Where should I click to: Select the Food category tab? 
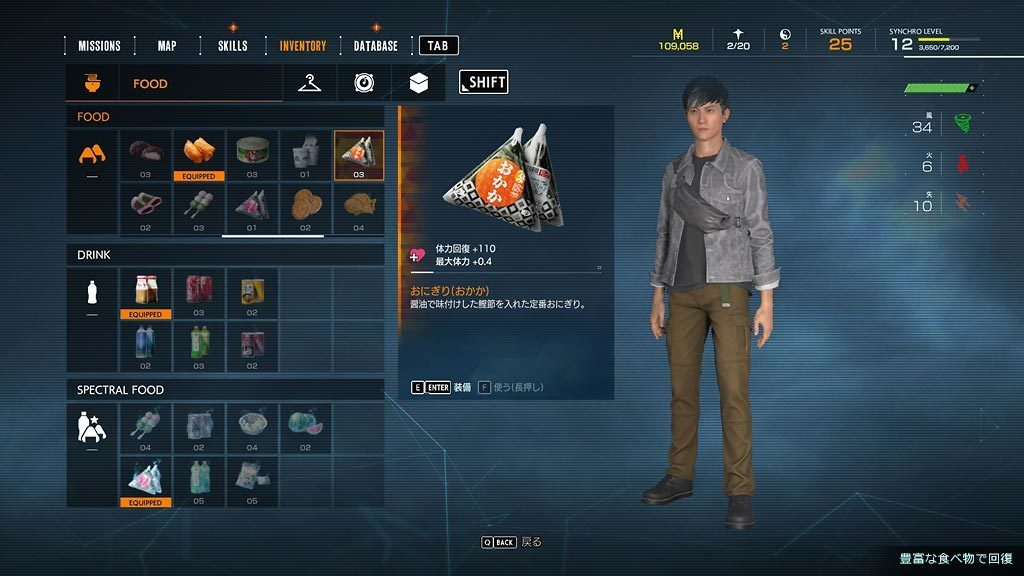(150, 84)
